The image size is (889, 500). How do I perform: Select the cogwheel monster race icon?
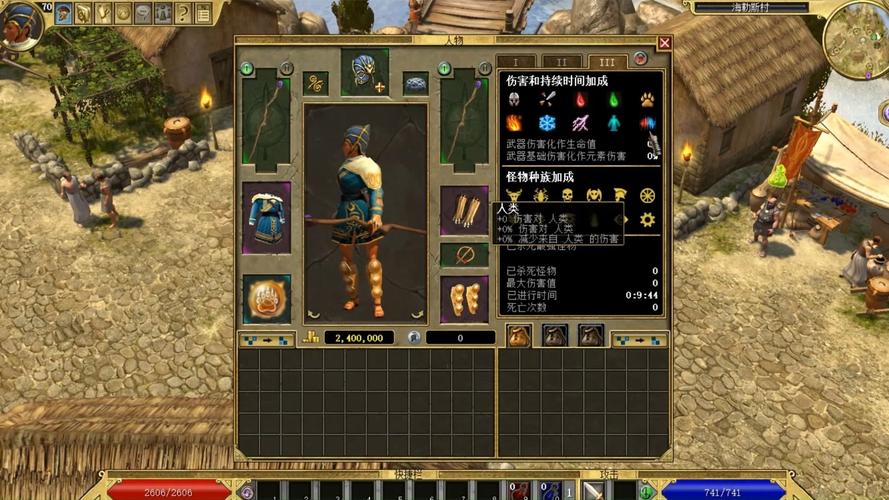(x=647, y=219)
